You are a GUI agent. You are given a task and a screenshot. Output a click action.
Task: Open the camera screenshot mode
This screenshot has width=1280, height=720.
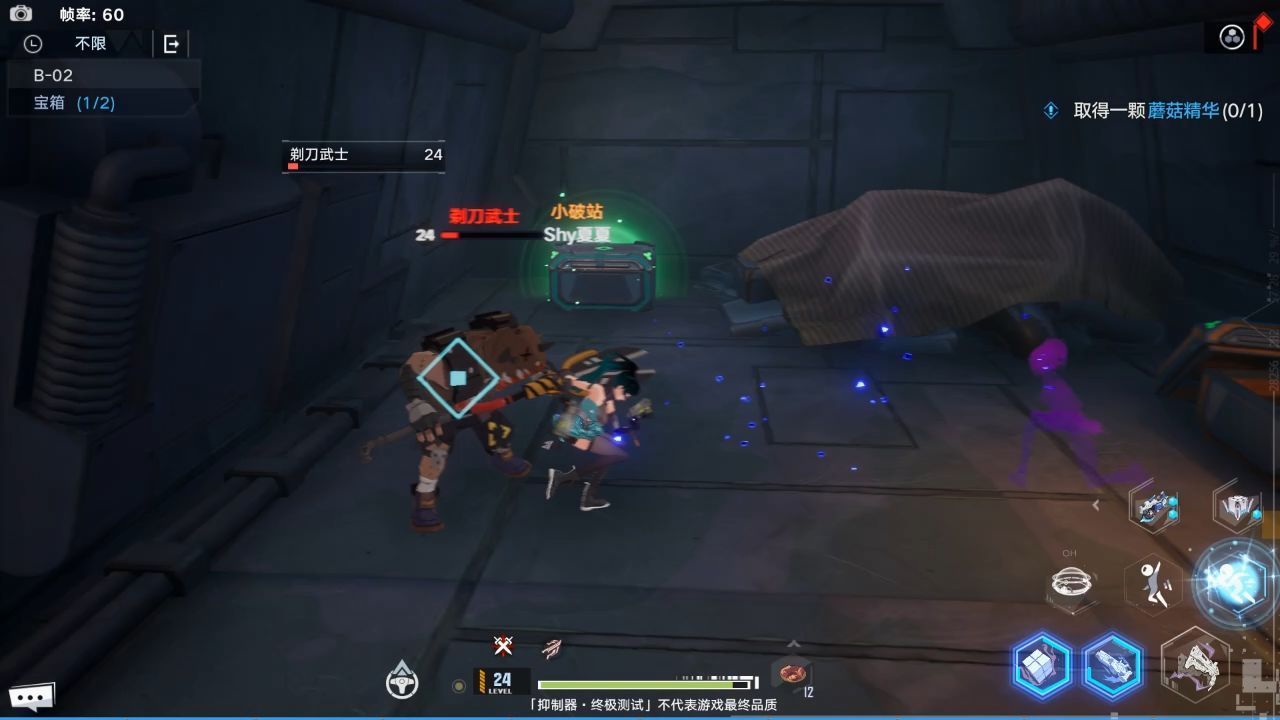20,13
